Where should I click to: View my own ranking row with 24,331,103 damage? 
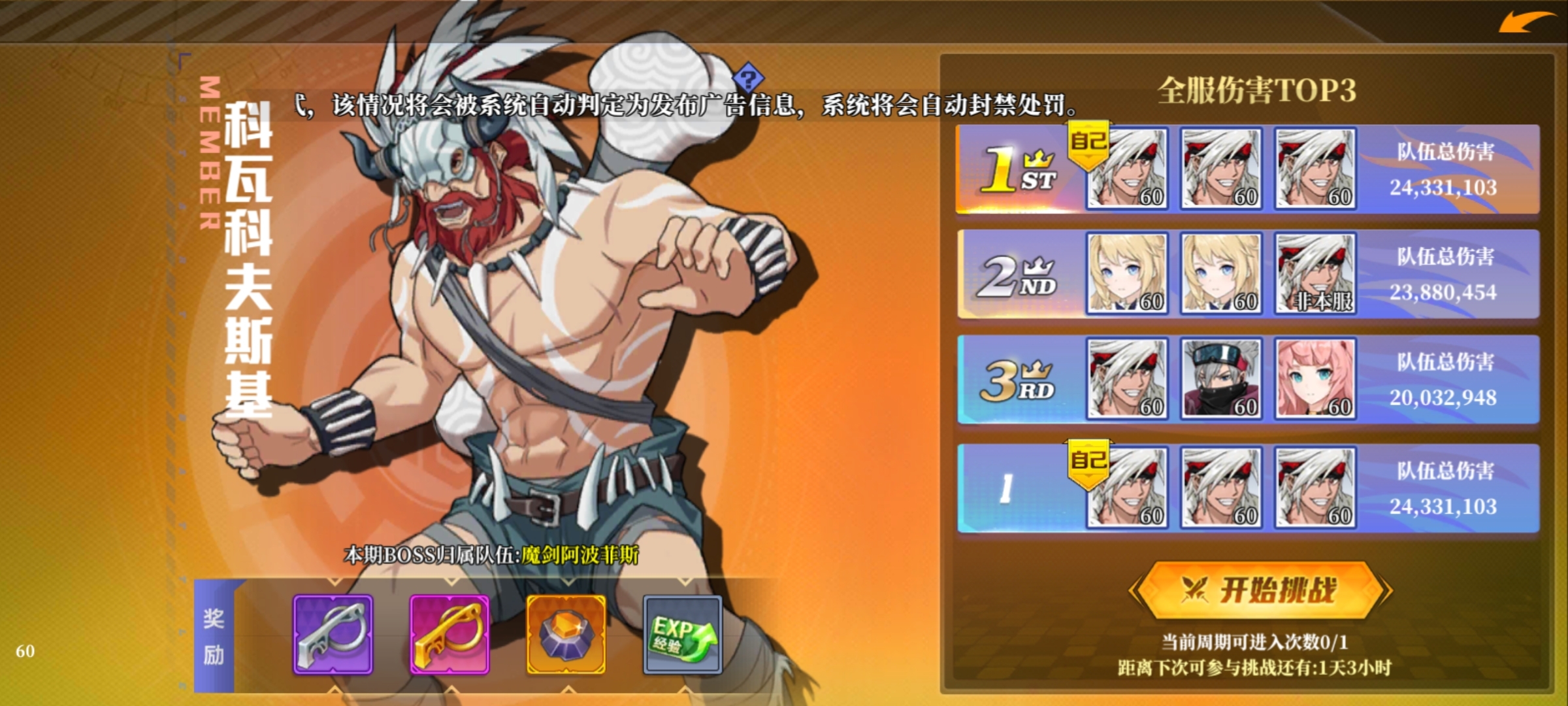point(1444,488)
